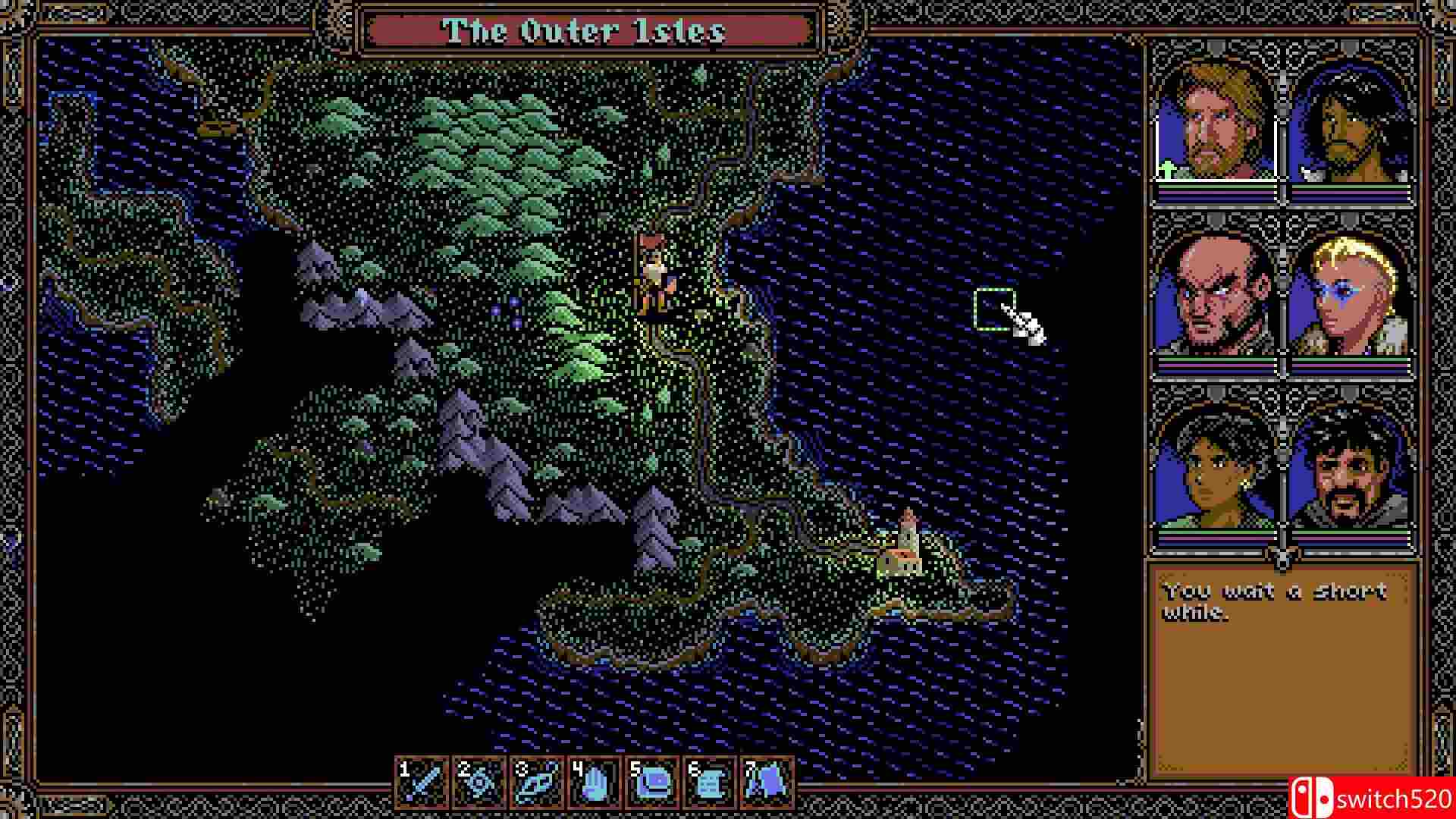Open the chest icon in slot 5
The image size is (1456, 819).
pyautogui.click(x=652, y=781)
